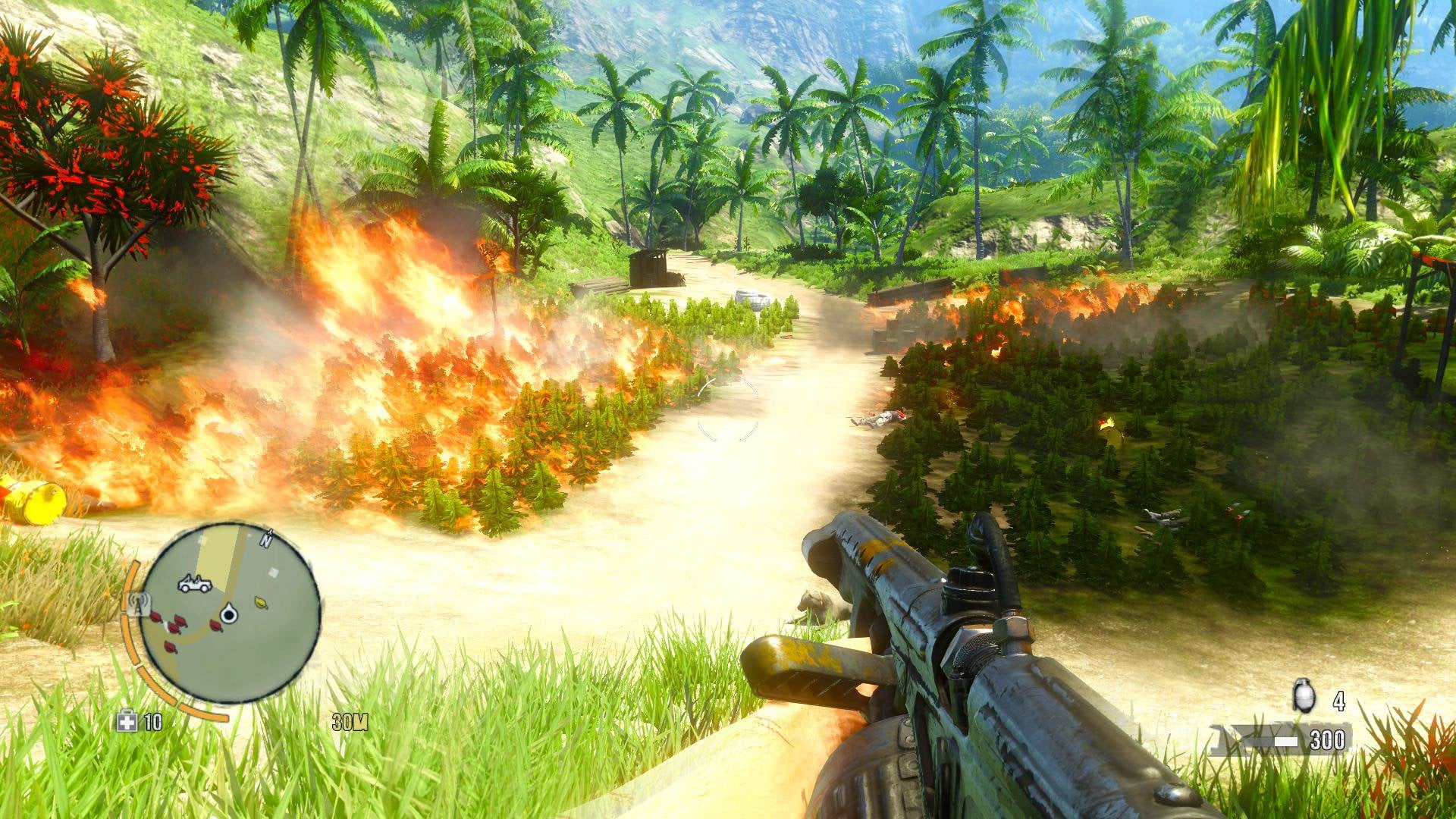Click the grenade icon in the HUD

point(1304,695)
